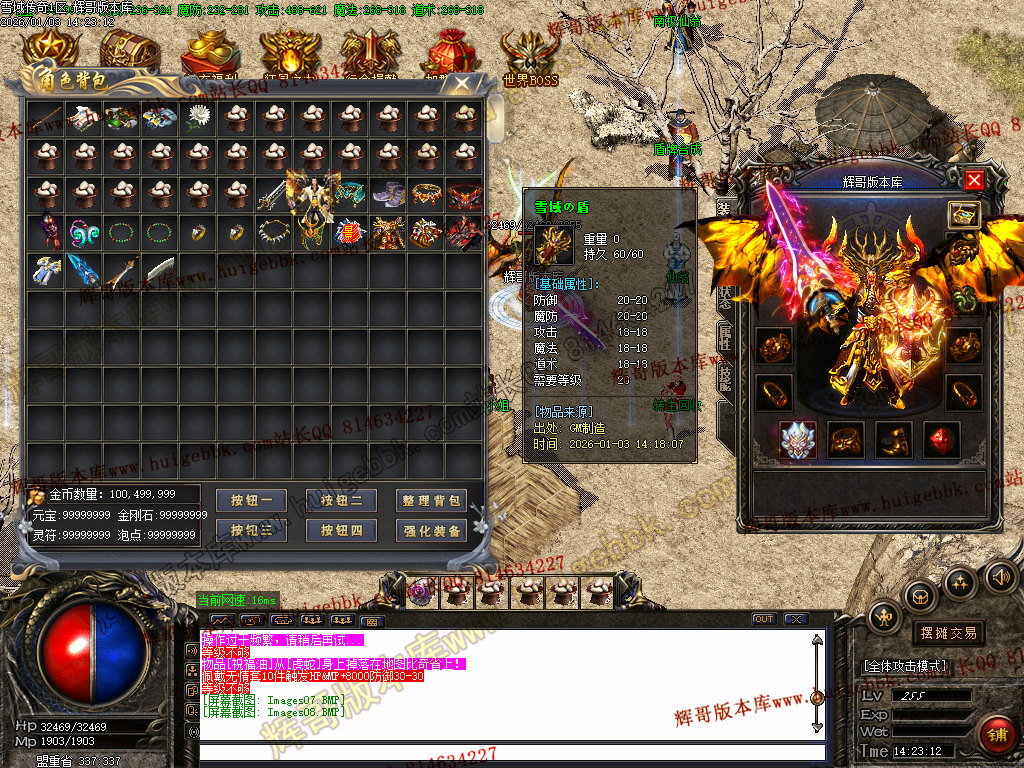Click the 按钮四 button
Viewport: 1024px width, 768px height.
point(342,531)
